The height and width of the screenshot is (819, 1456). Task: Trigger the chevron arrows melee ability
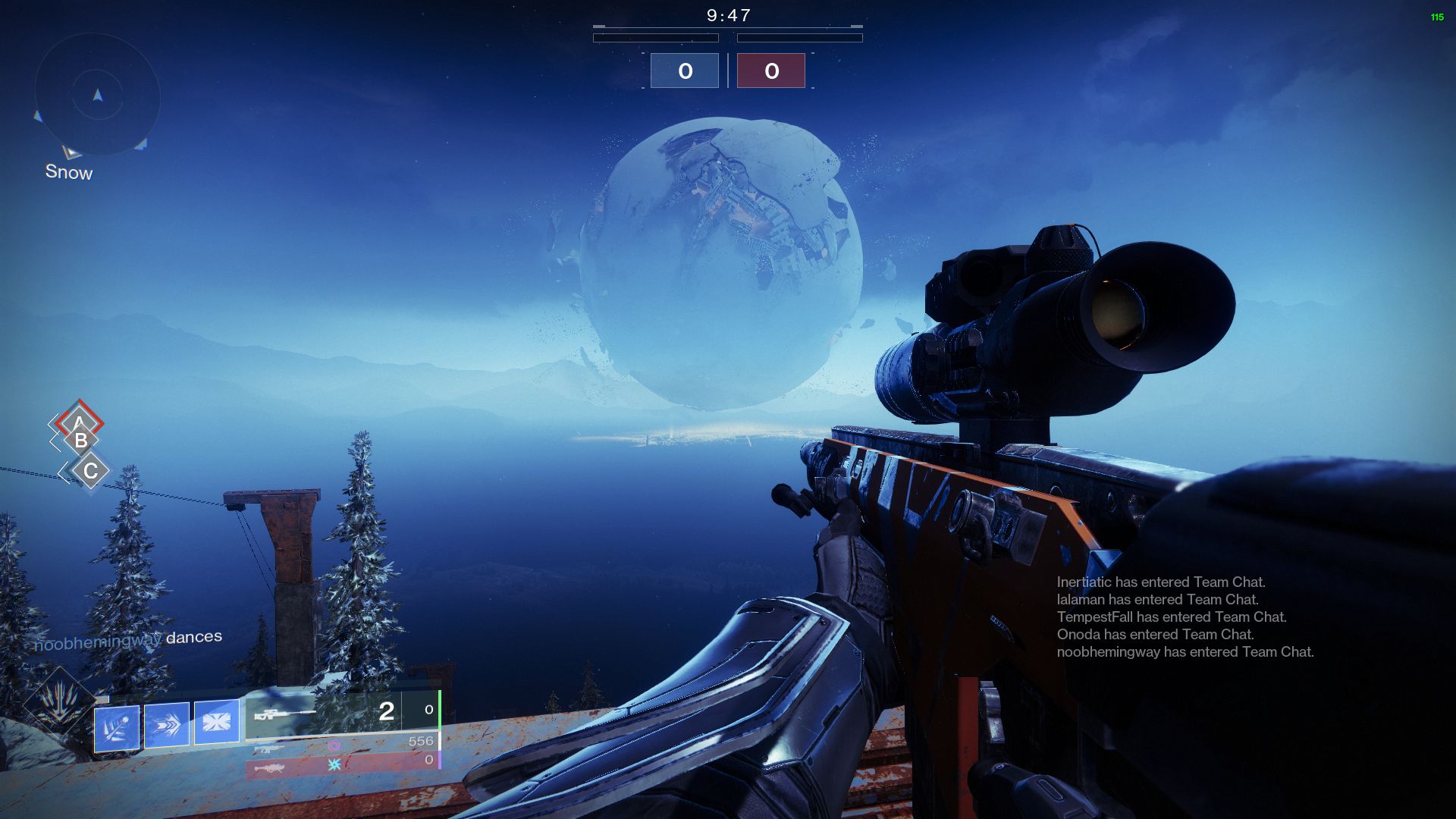(166, 725)
